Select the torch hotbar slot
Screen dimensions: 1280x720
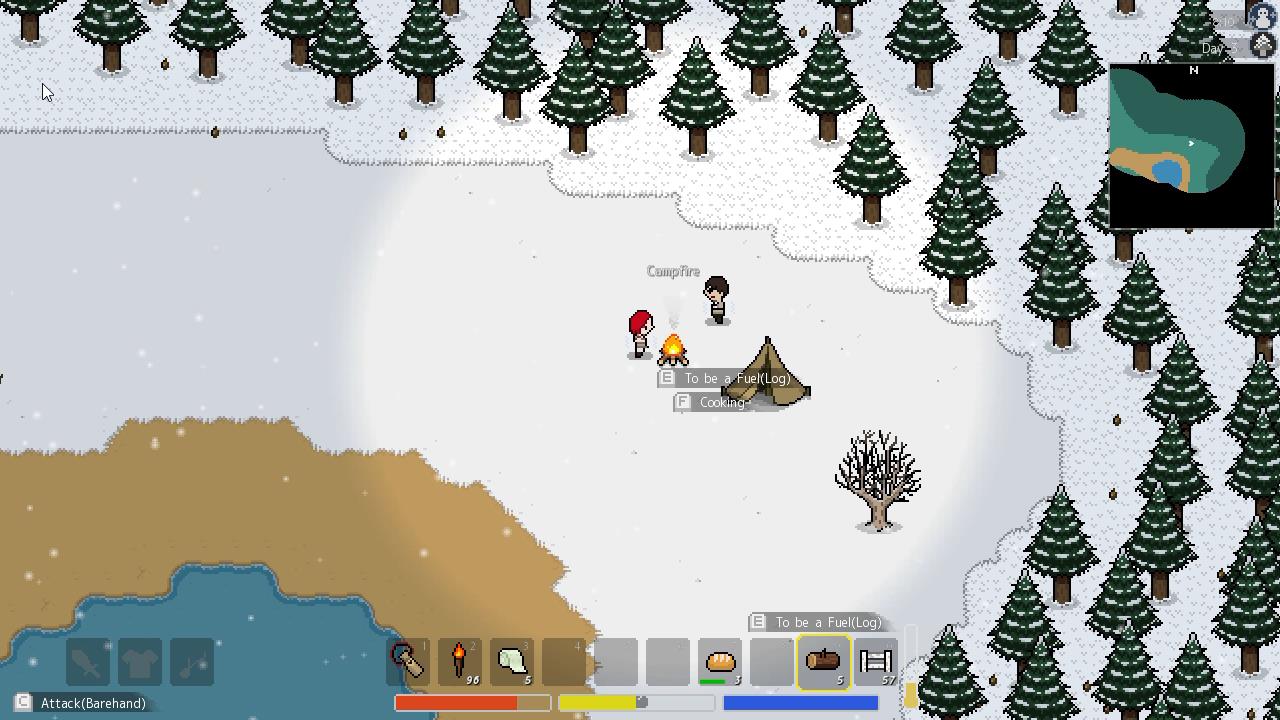[460, 661]
